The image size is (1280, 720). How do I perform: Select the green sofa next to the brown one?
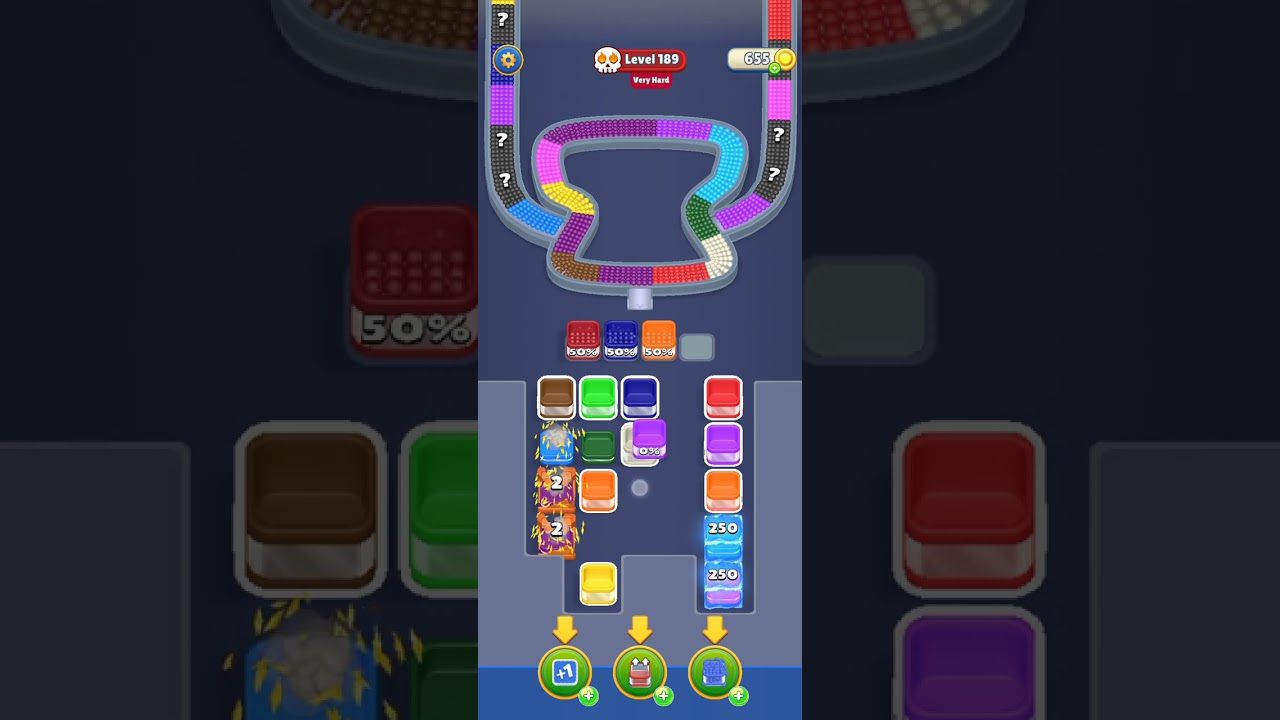pyautogui.click(x=598, y=397)
